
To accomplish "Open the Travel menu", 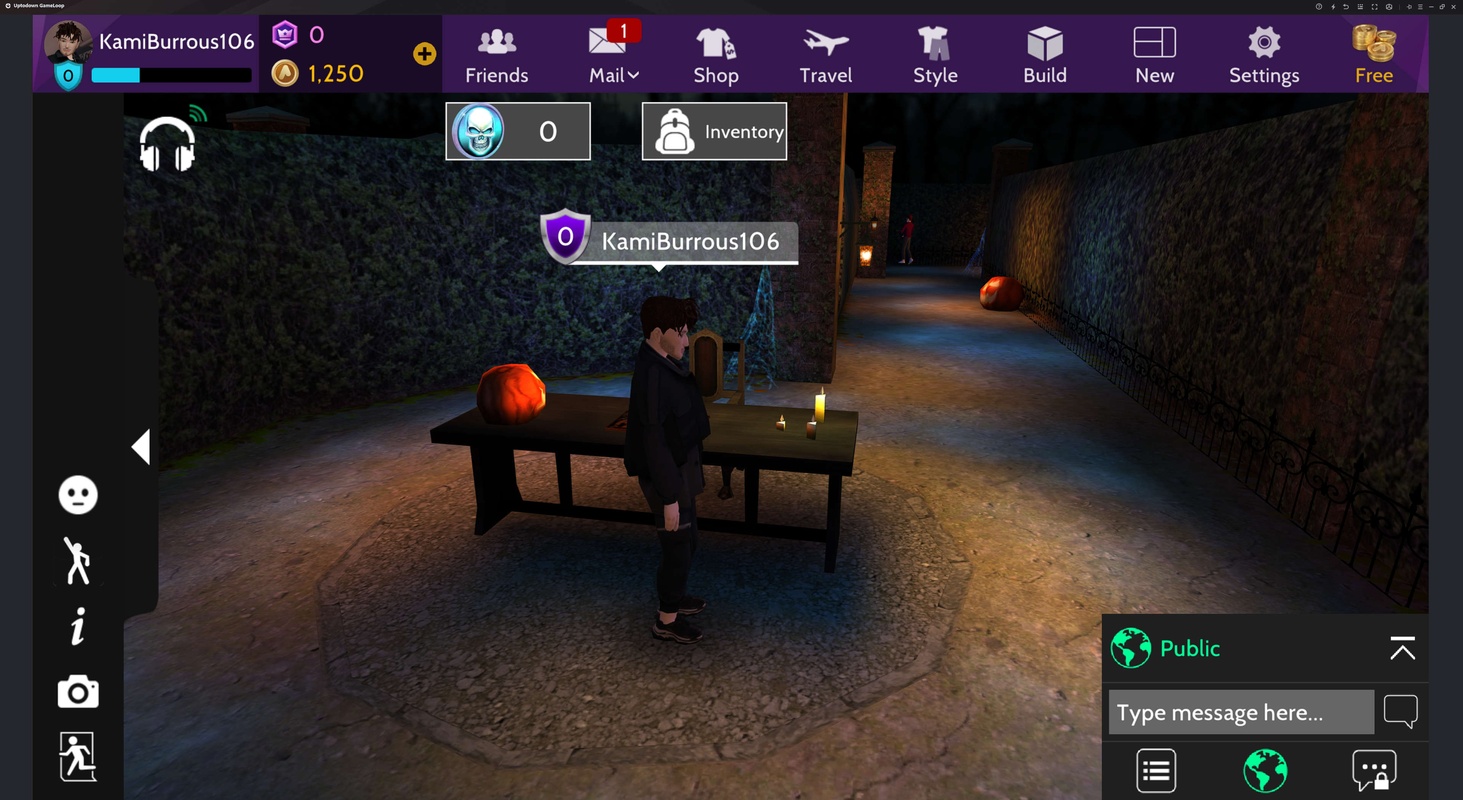I will 825,56.
